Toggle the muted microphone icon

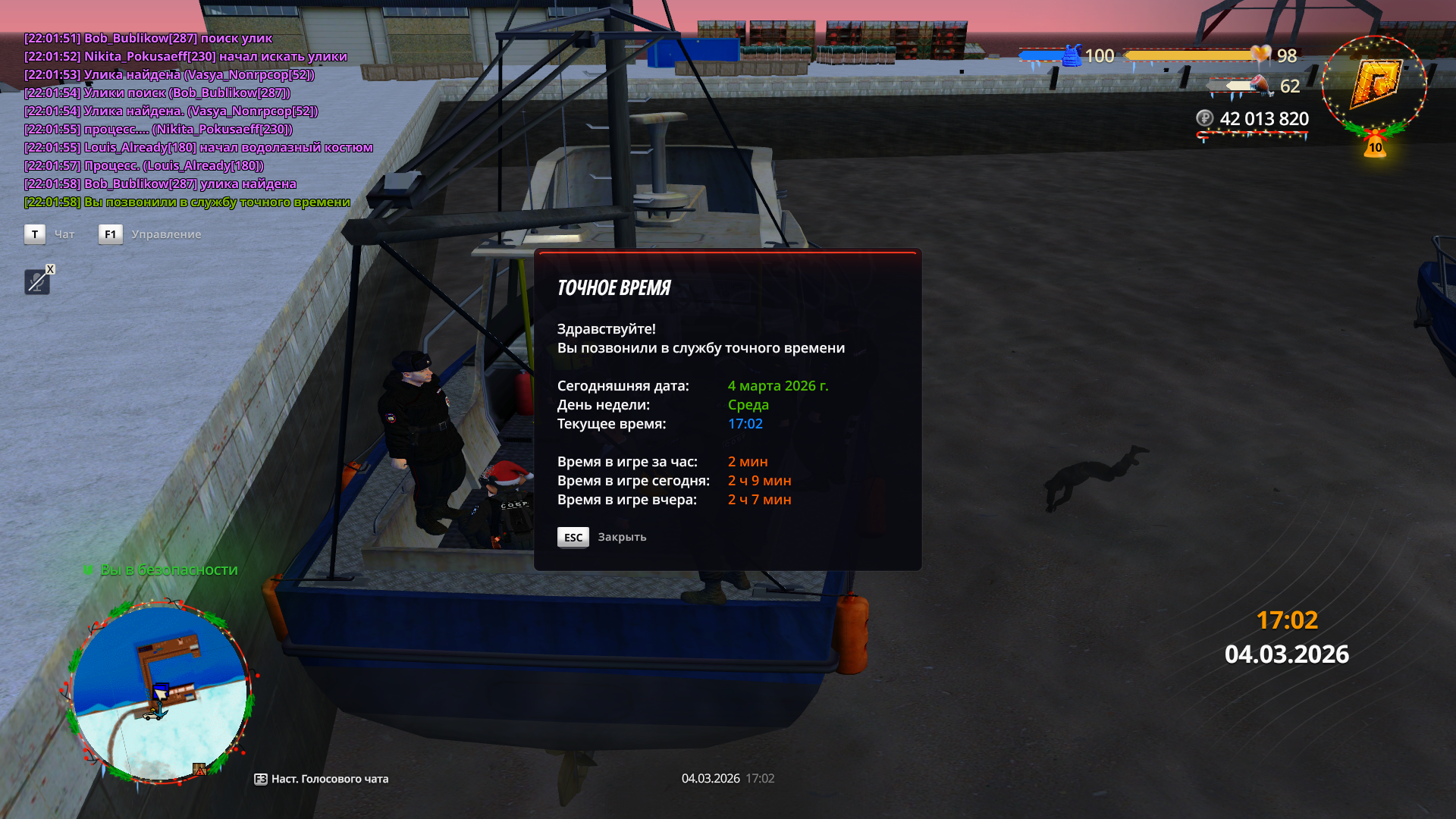click(36, 282)
